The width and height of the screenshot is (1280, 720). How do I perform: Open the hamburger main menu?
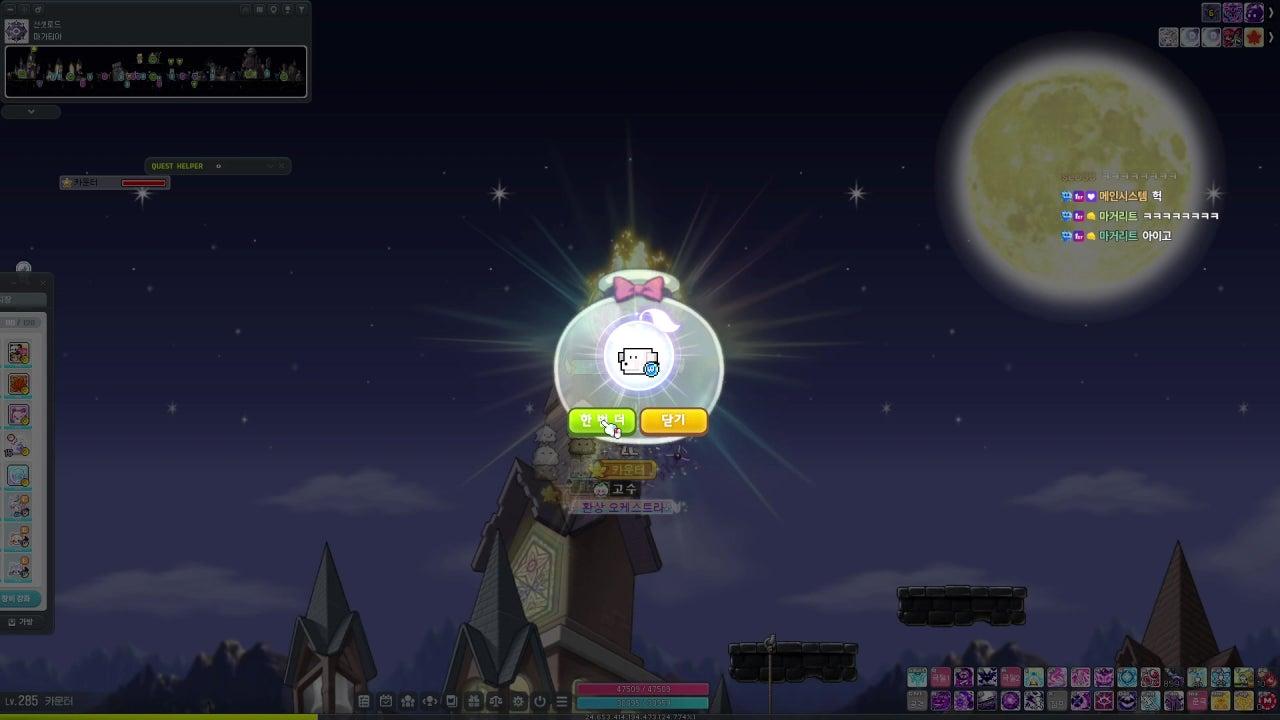point(562,702)
